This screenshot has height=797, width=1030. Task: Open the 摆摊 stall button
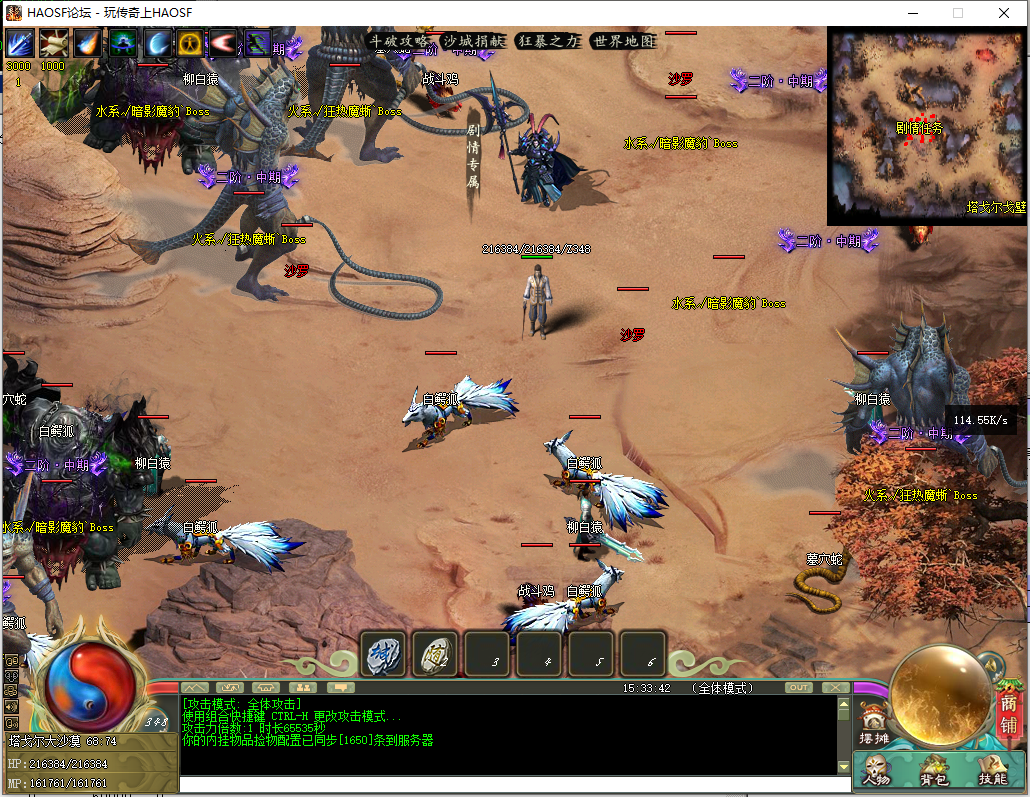[x=873, y=725]
